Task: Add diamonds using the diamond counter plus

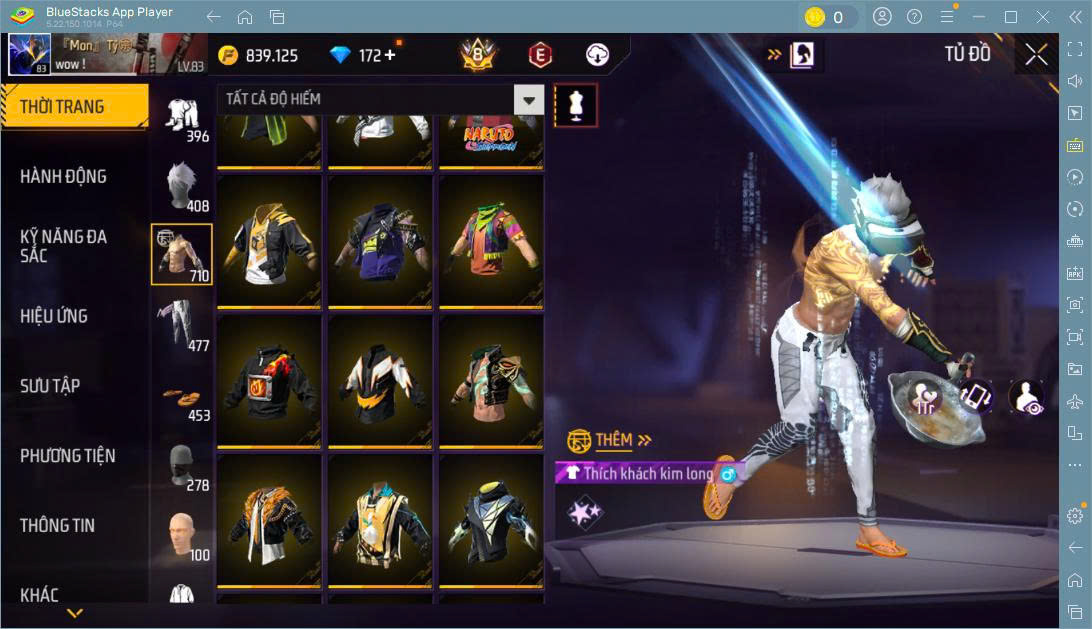Action: (x=389, y=56)
